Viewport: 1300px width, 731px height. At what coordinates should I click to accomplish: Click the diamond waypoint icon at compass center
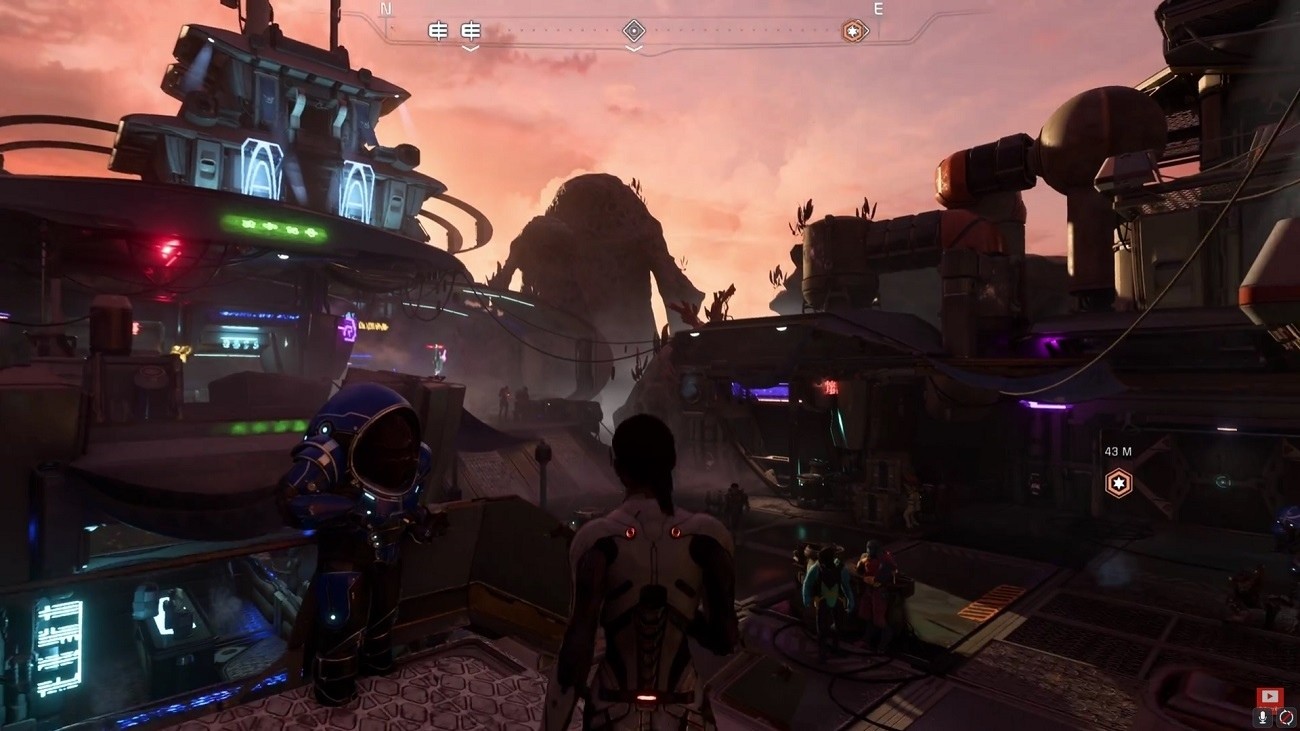click(634, 30)
